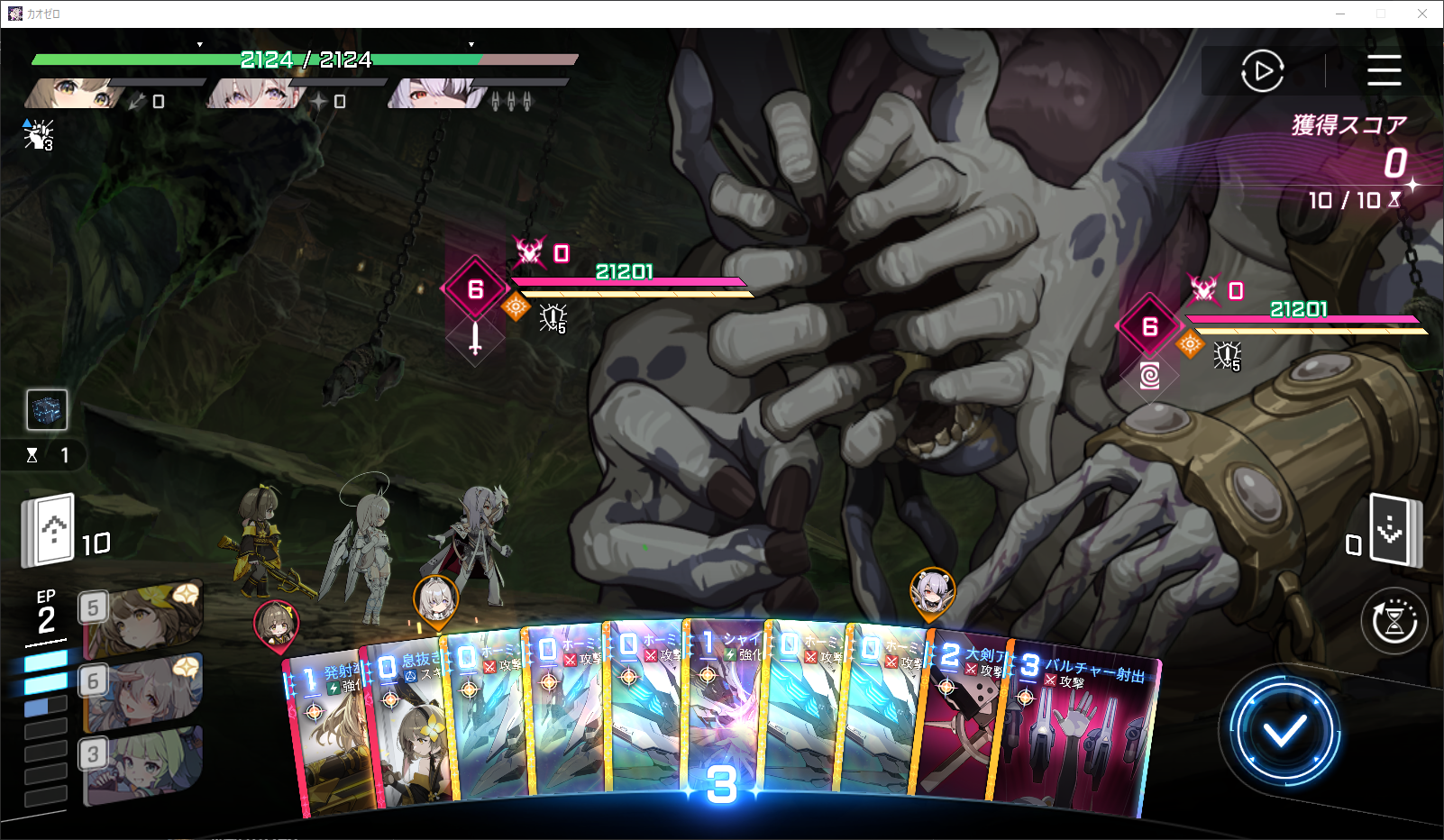
Task: Confirm the turn with the blue checkmark button
Action: pyautogui.click(x=1284, y=731)
